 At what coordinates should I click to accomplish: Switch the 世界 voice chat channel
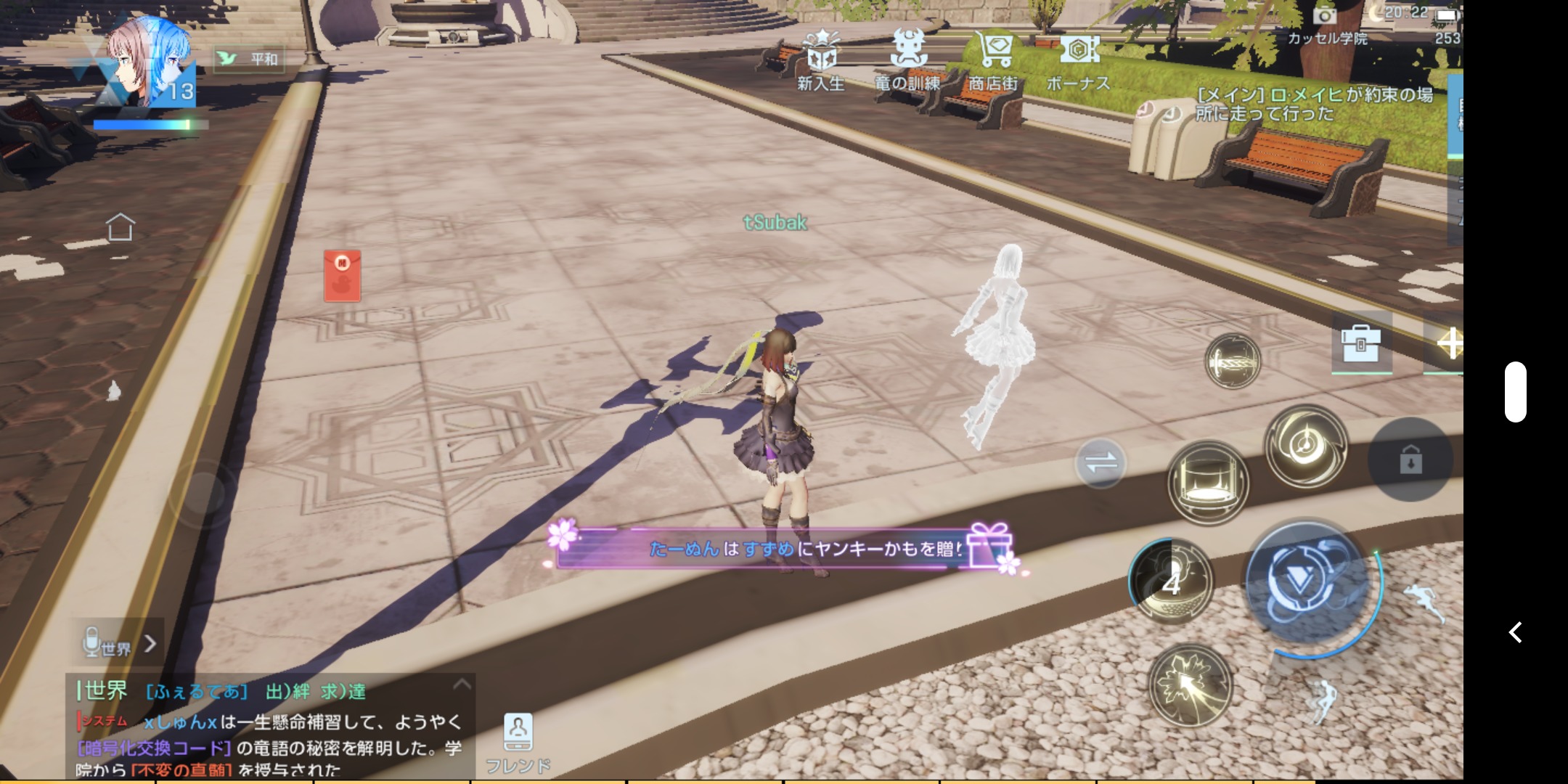pyautogui.click(x=119, y=644)
